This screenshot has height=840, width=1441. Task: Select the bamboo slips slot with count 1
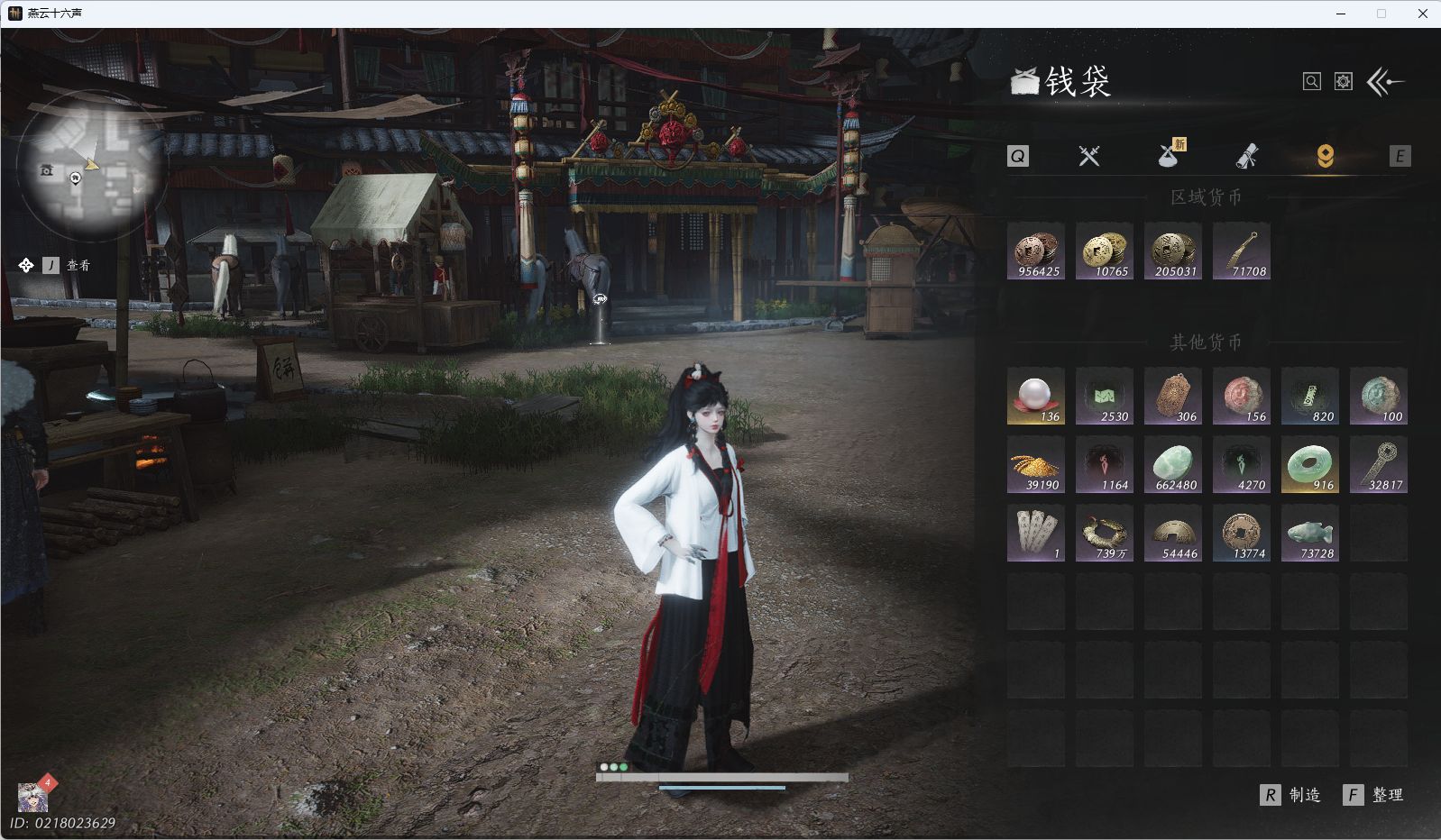point(1036,534)
